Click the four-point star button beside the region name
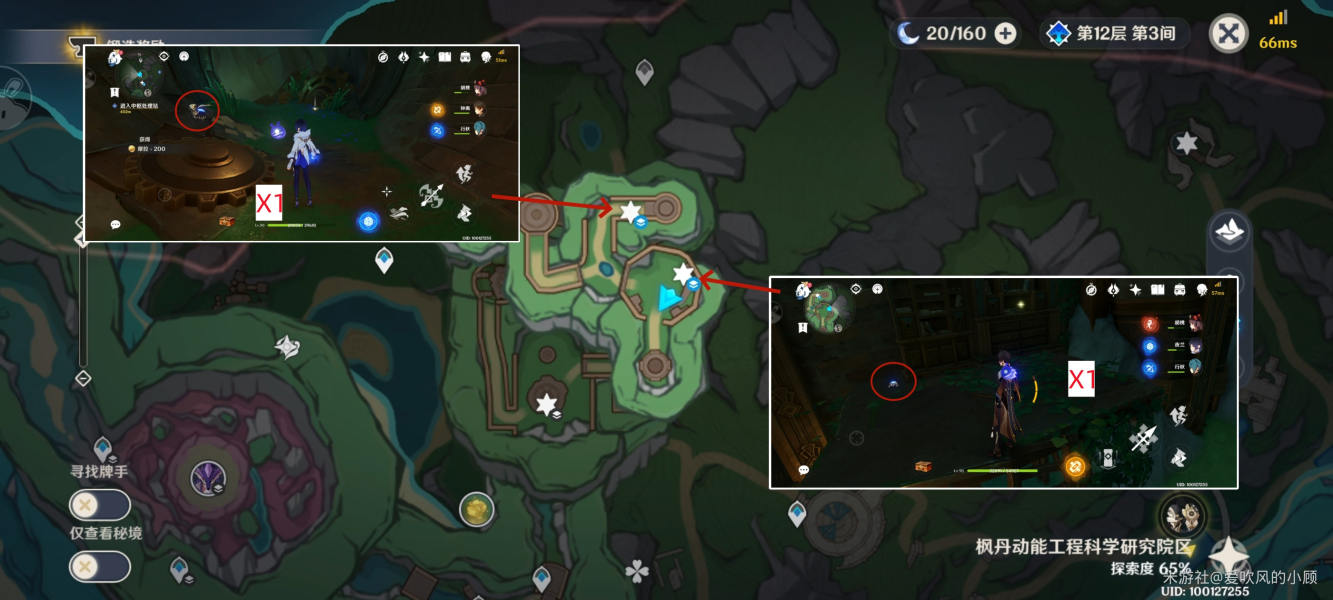The height and width of the screenshot is (600, 1333). pyautogui.click(x=1228, y=556)
